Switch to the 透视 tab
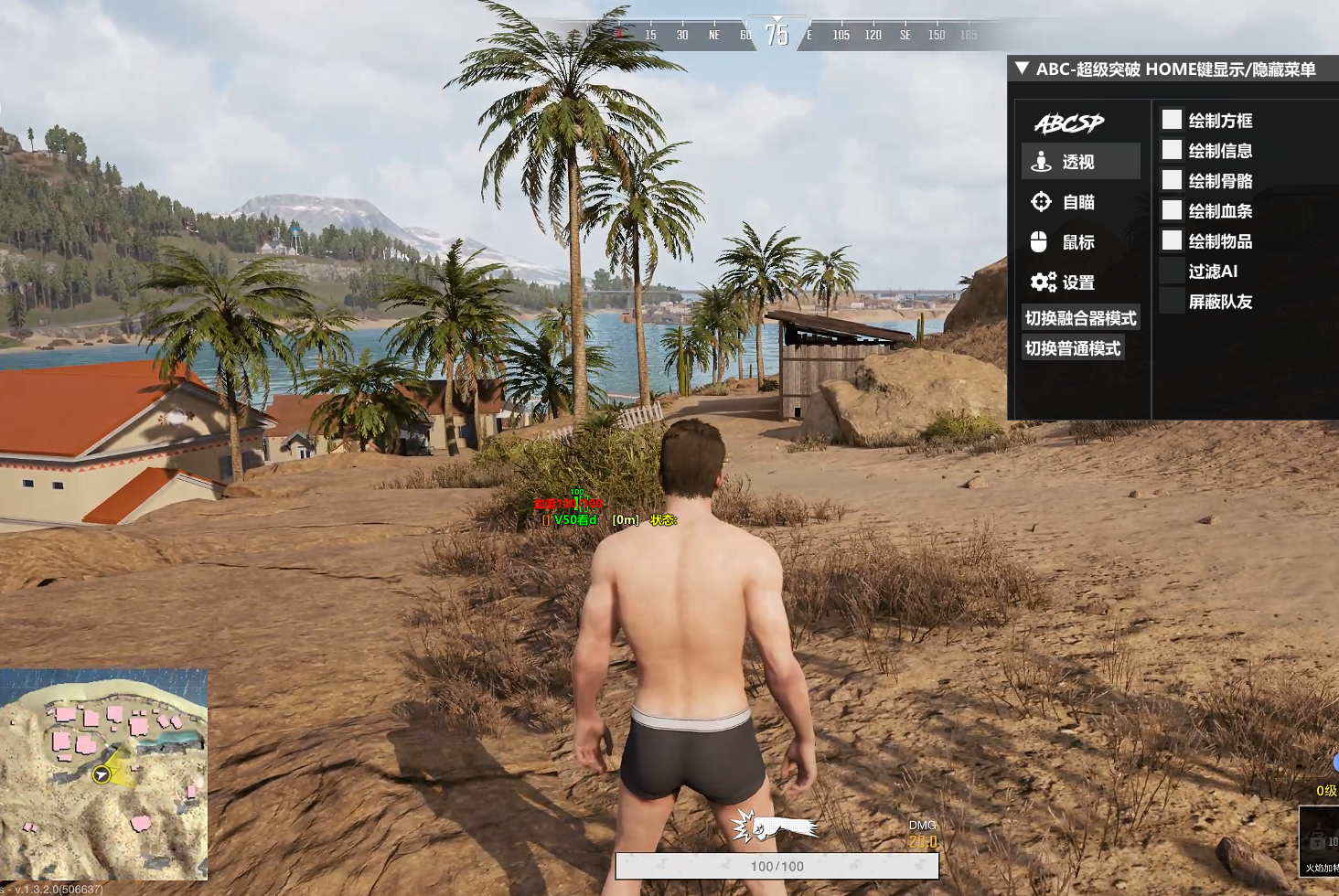1339x896 pixels. 1080,162
